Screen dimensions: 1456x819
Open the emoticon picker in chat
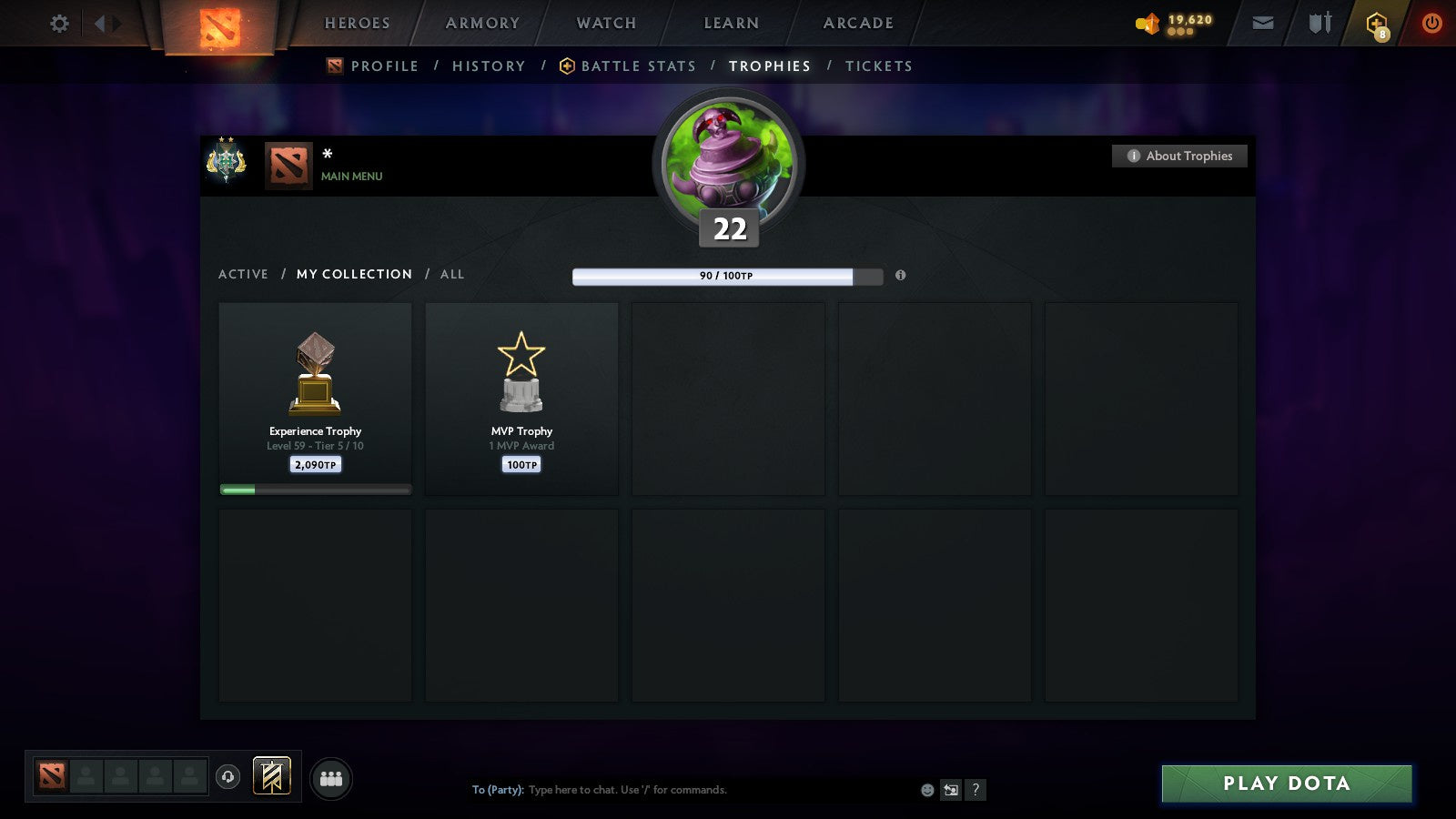(x=925, y=790)
